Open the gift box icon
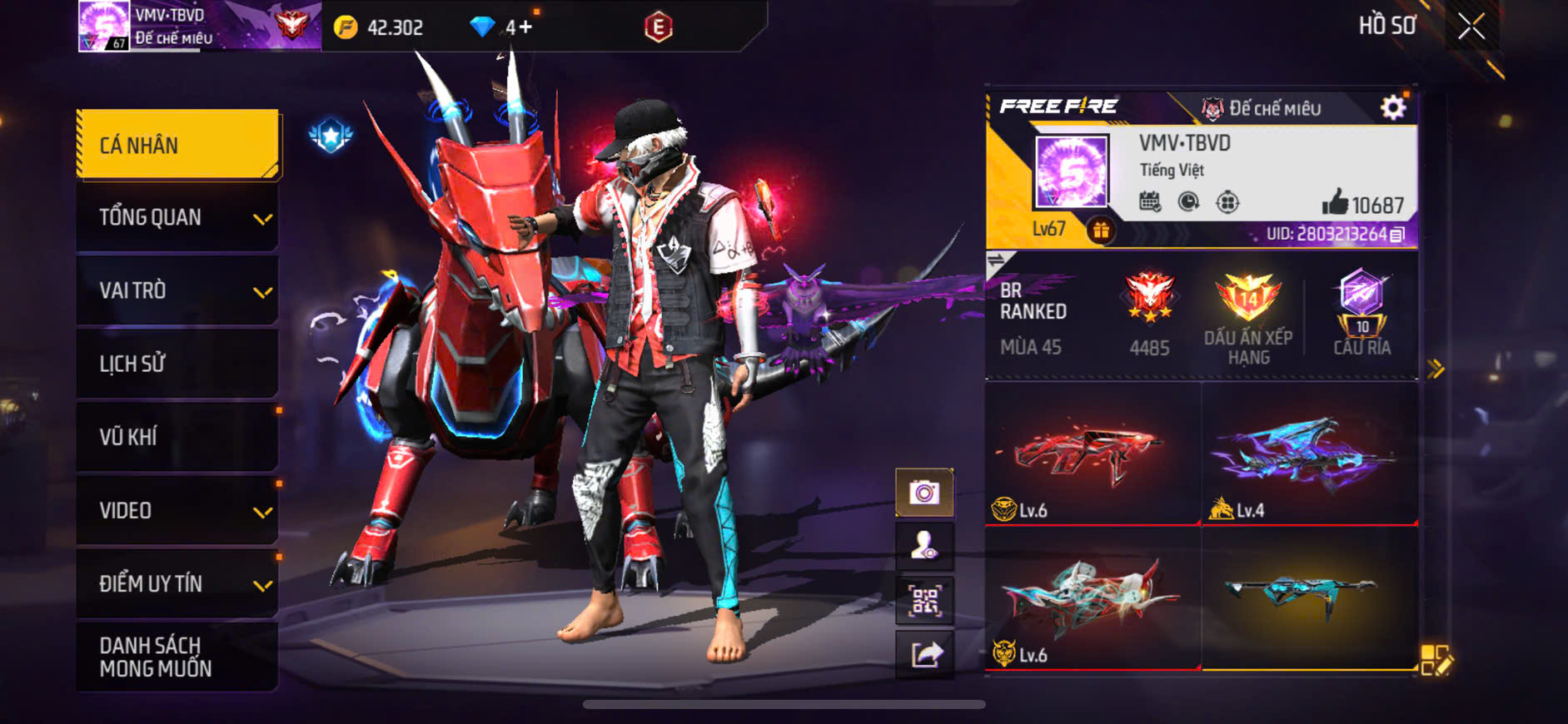 1101,231
